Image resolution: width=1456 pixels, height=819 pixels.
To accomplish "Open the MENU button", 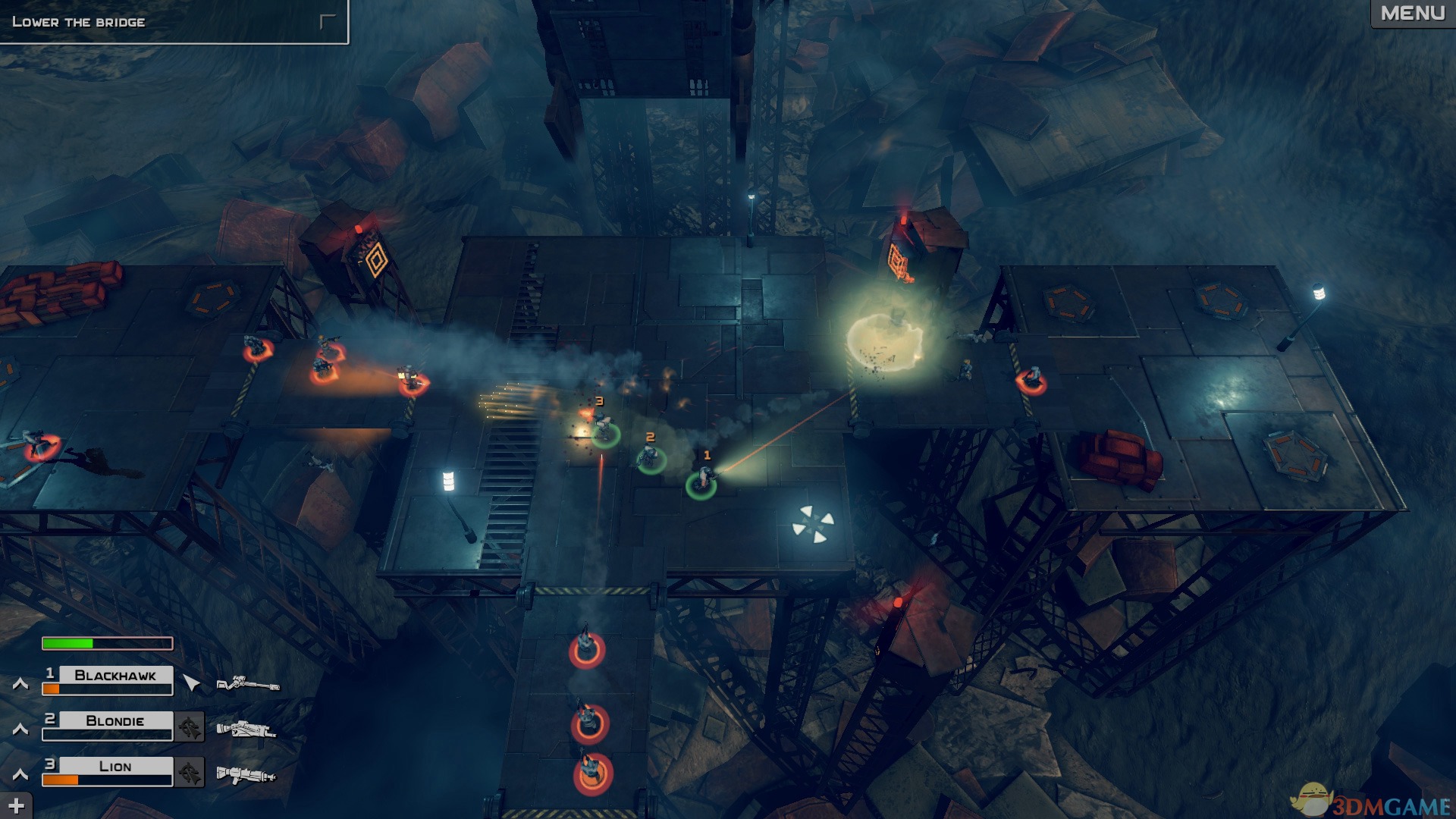I will [1412, 14].
